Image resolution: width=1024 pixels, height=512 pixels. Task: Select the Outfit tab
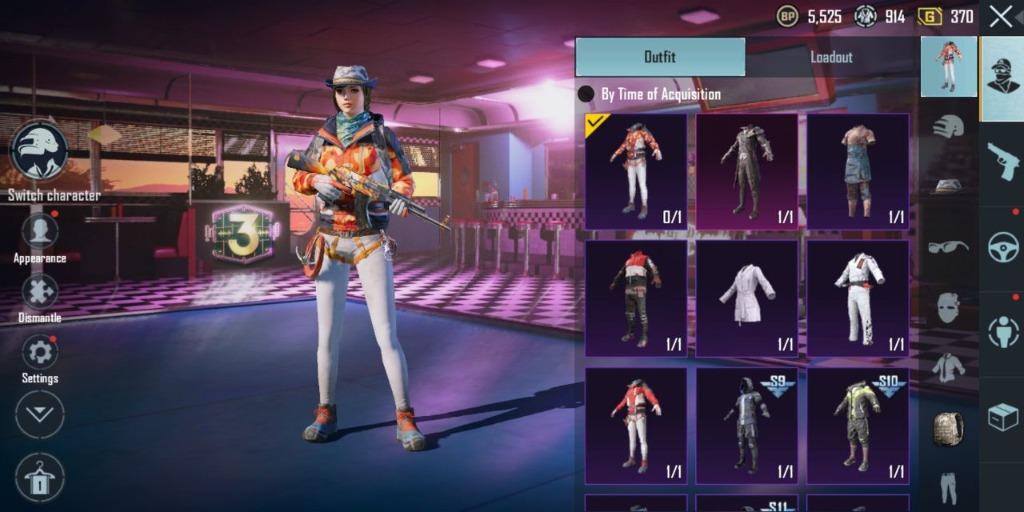[x=660, y=57]
